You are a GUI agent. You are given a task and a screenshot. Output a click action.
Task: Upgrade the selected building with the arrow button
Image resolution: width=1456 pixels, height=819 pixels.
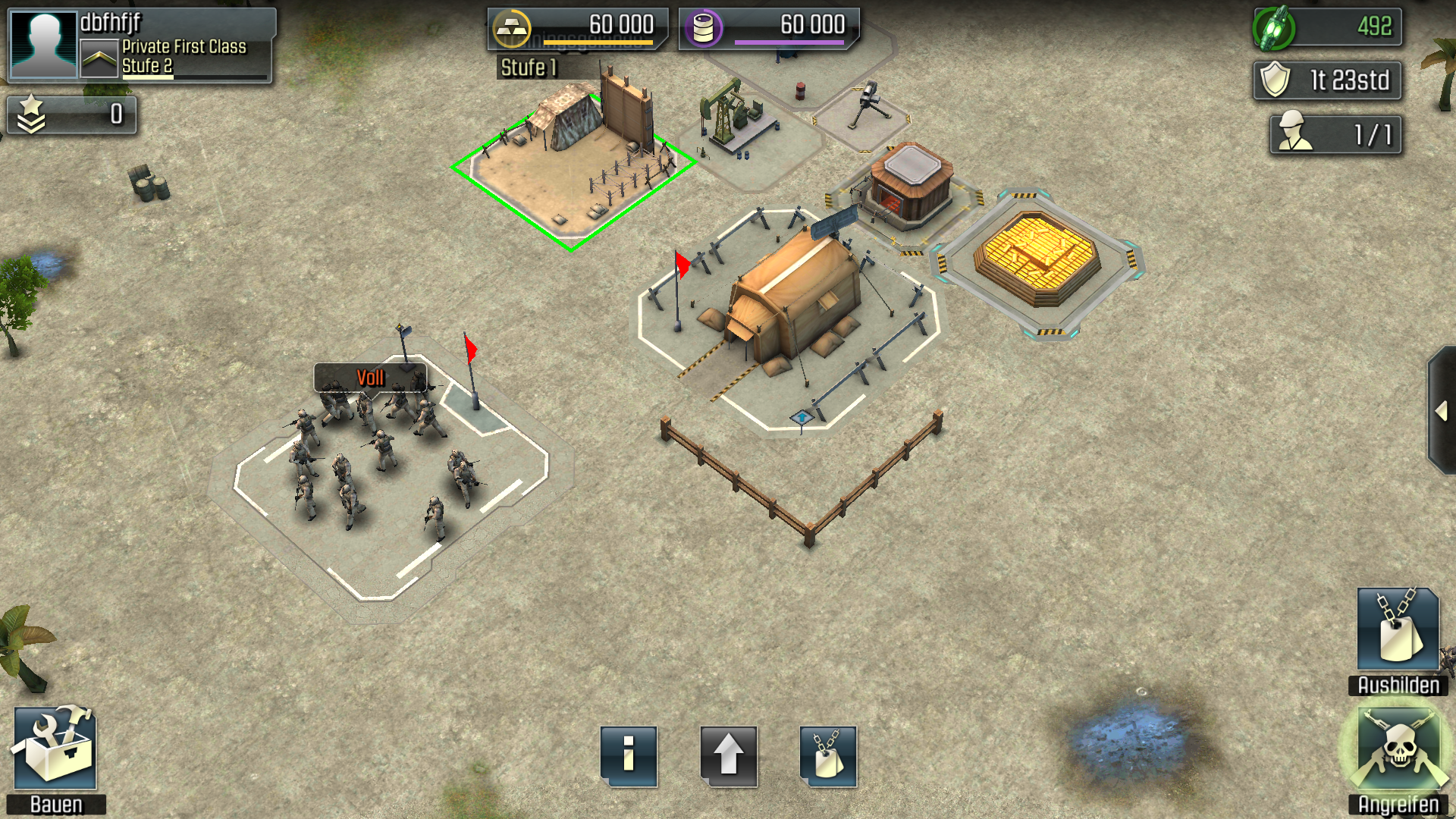(728, 756)
